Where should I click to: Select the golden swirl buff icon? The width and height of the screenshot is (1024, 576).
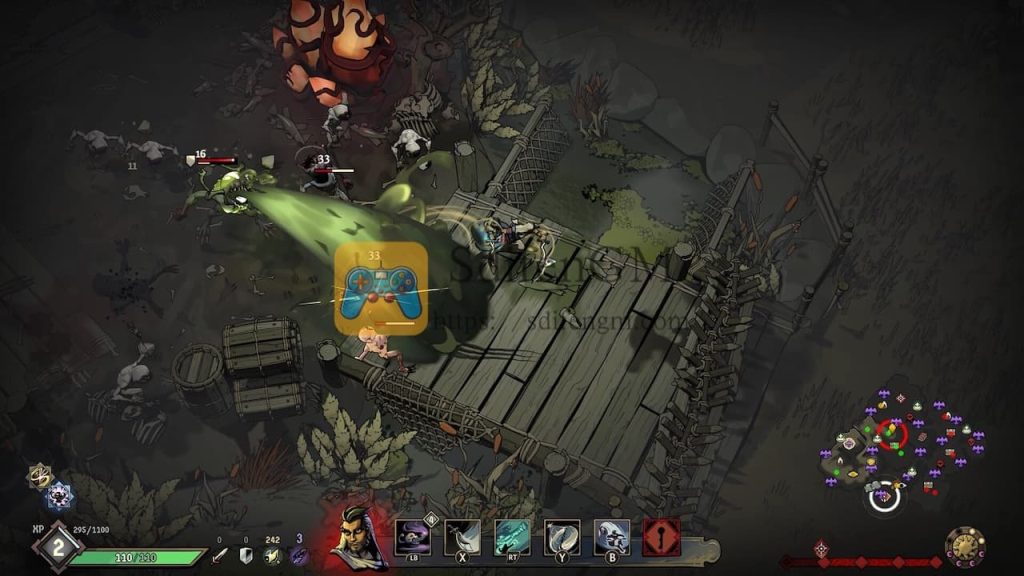coord(39,475)
